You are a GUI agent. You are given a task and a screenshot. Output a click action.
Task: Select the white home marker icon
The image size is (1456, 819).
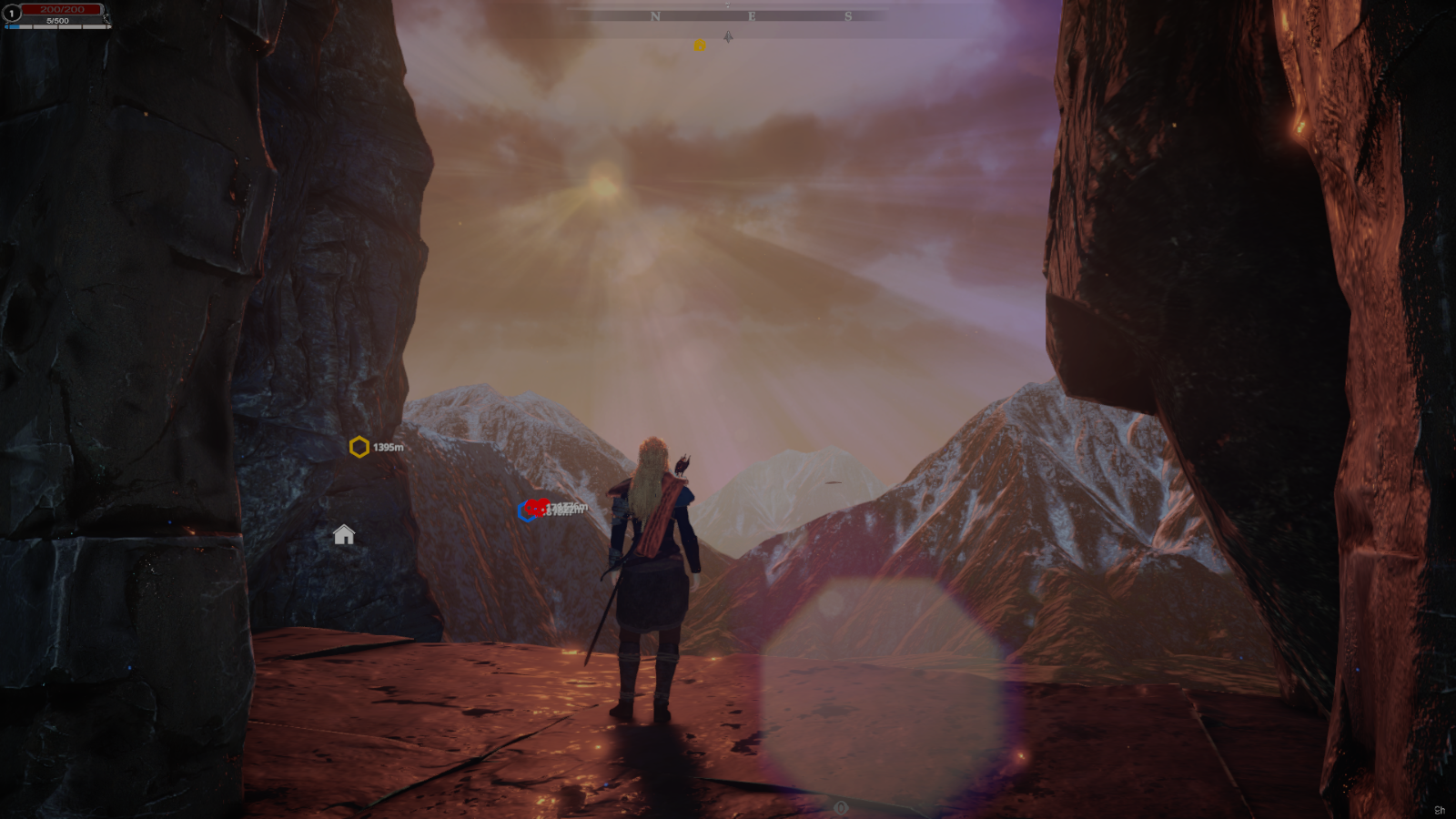(344, 534)
